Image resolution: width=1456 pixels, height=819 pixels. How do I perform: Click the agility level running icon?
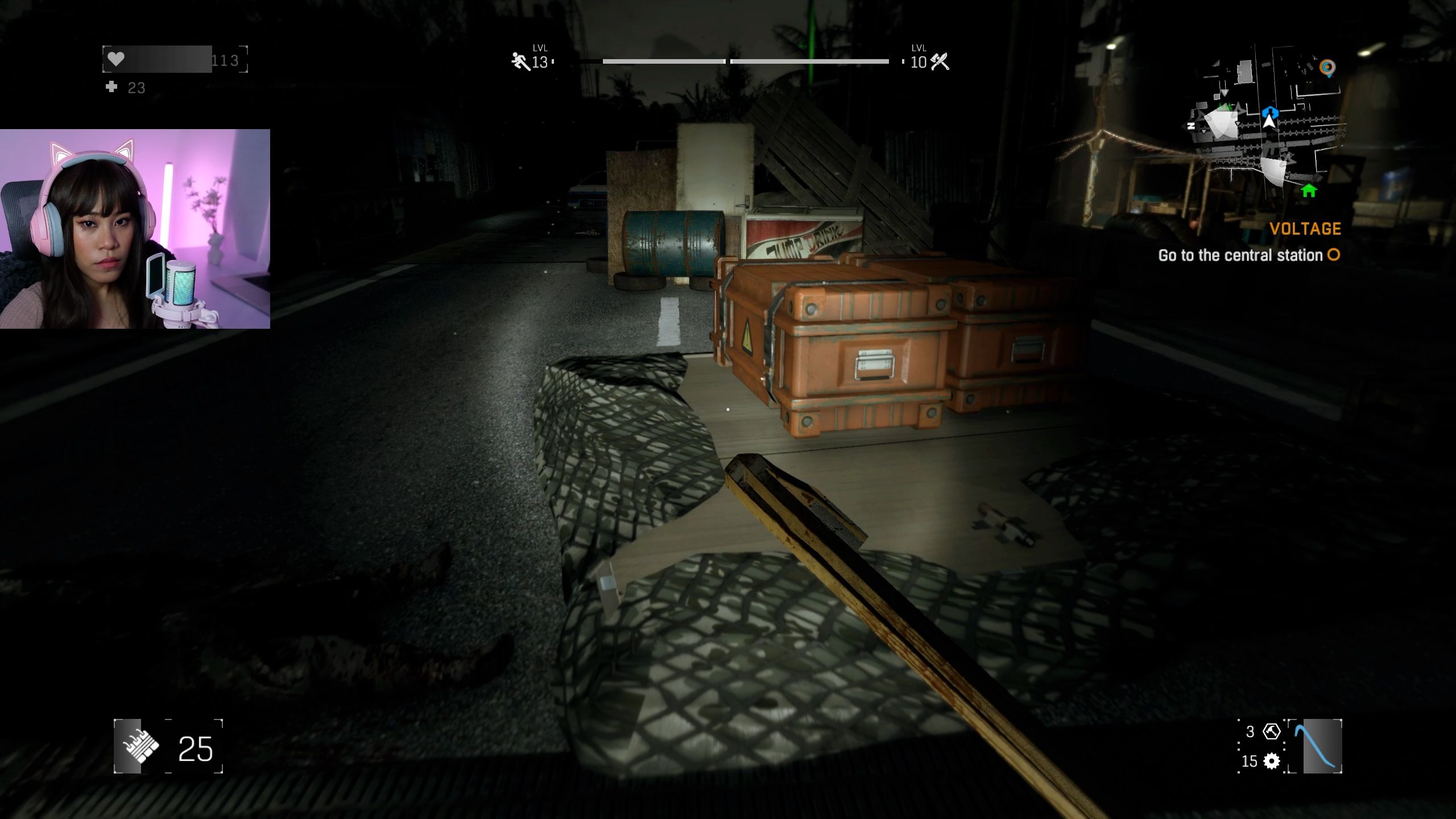pos(520,61)
